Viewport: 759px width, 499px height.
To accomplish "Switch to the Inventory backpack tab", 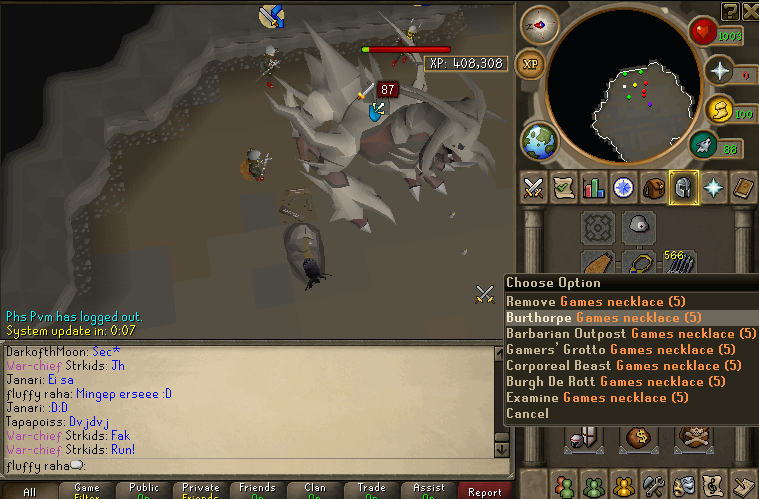I will click(x=654, y=187).
